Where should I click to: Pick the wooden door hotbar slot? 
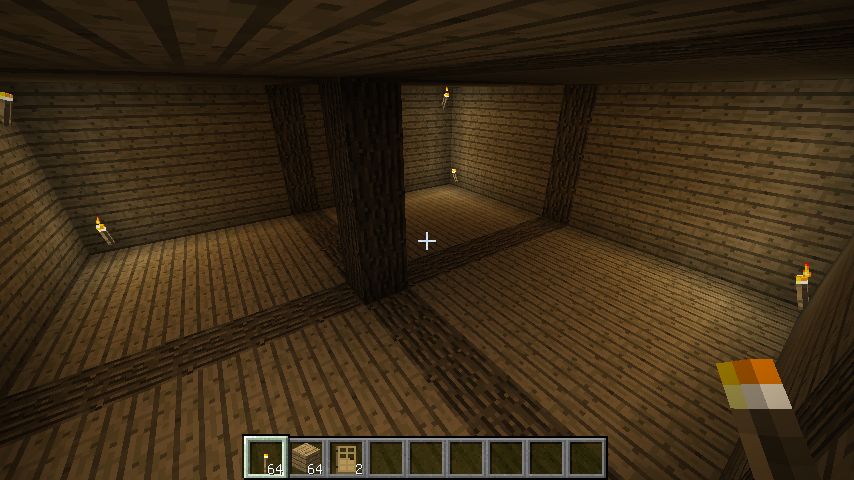pyautogui.click(x=346, y=458)
